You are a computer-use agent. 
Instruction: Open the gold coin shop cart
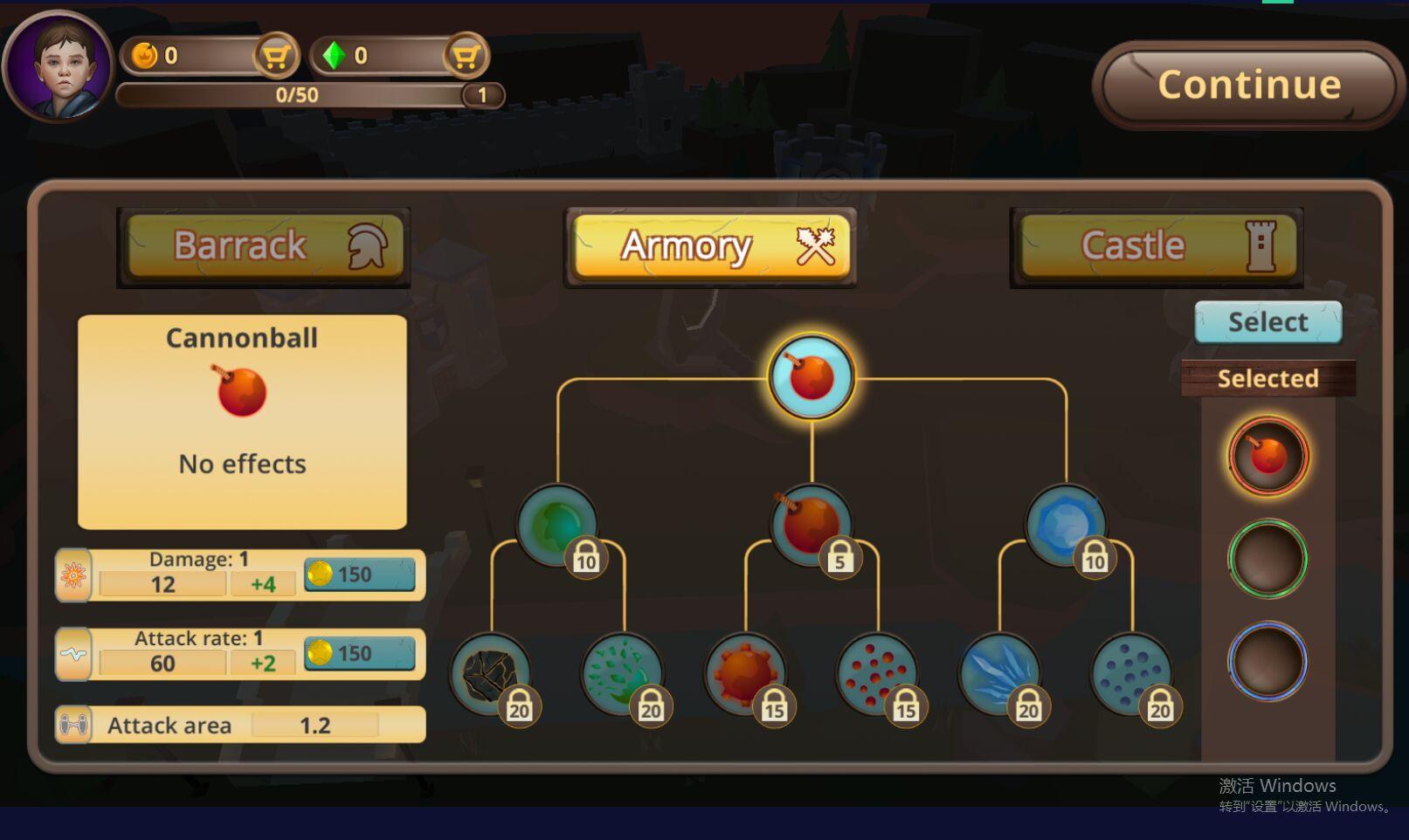click(x=276, y=57)
